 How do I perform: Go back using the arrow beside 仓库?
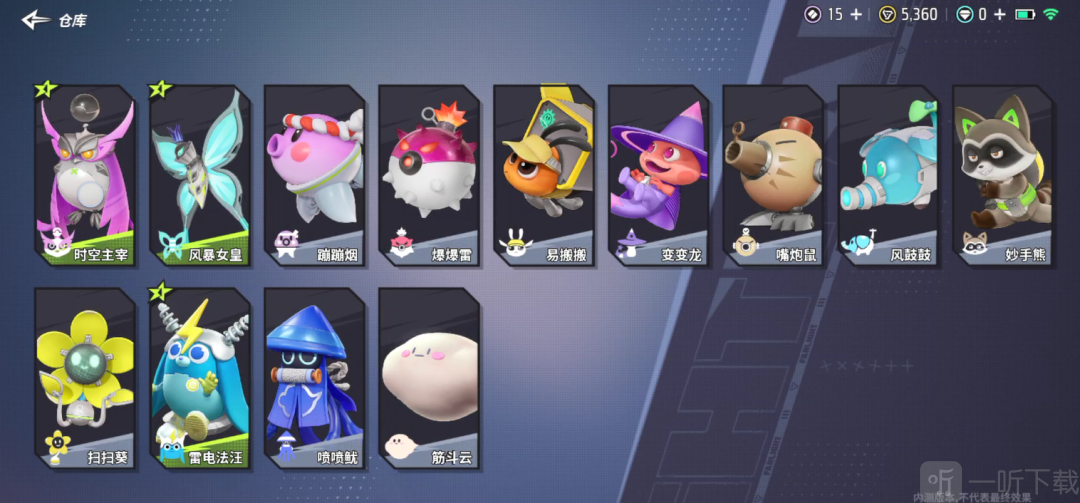(x=37, y=19)
